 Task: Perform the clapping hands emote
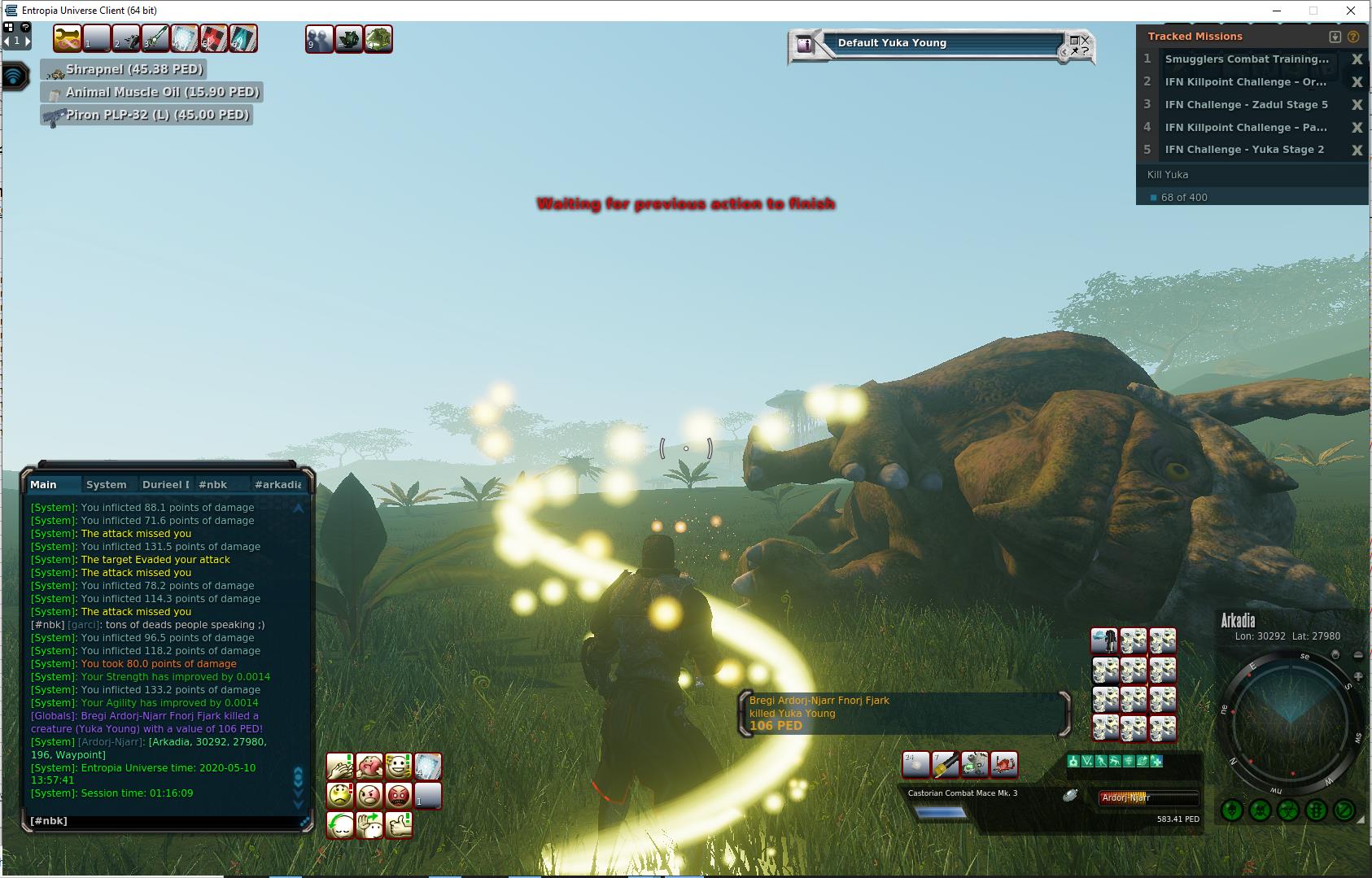pos(340,766)
